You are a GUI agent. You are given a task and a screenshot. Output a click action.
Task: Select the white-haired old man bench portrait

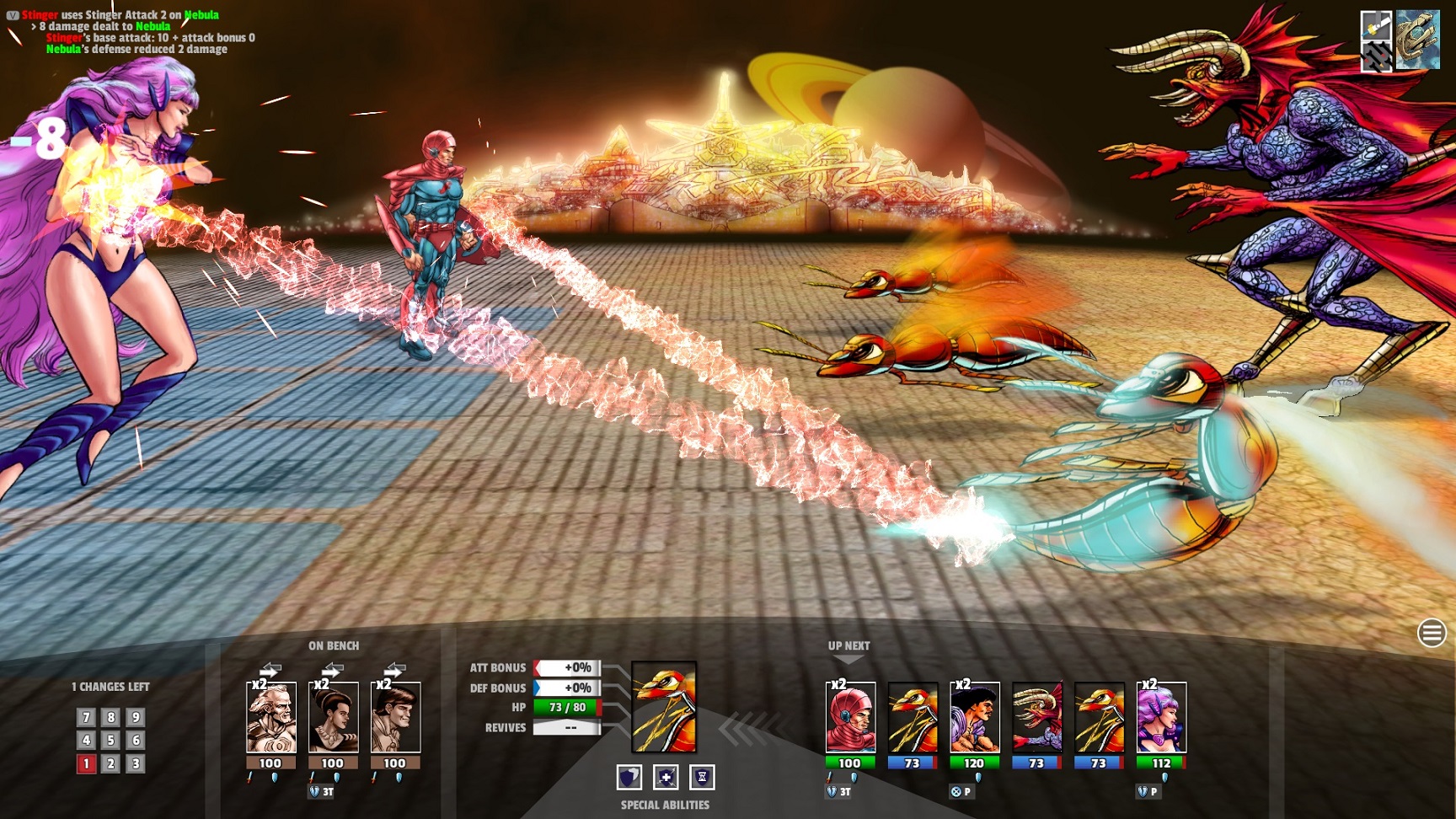coord(270,718)
